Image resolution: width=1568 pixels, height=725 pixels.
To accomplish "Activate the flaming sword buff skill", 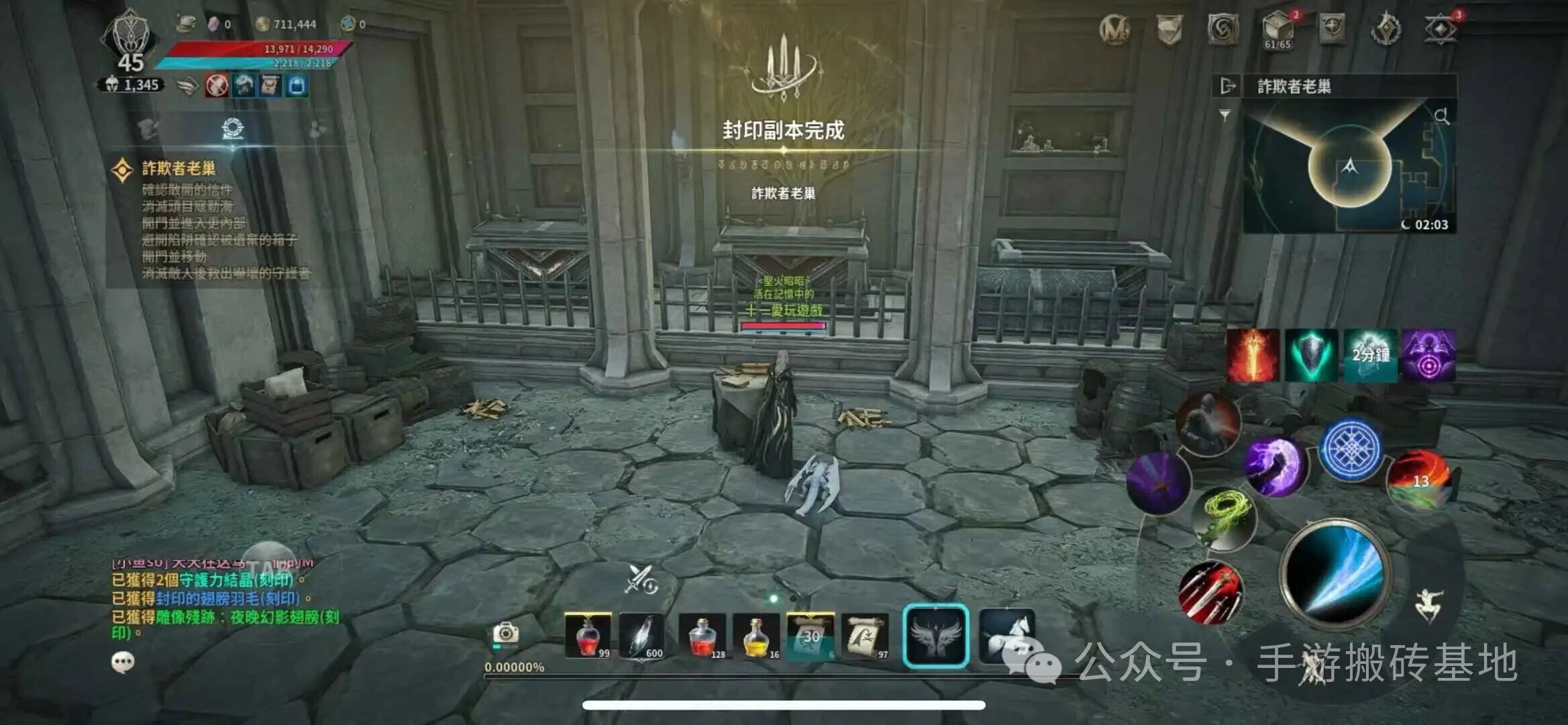I will (1253, 356).
